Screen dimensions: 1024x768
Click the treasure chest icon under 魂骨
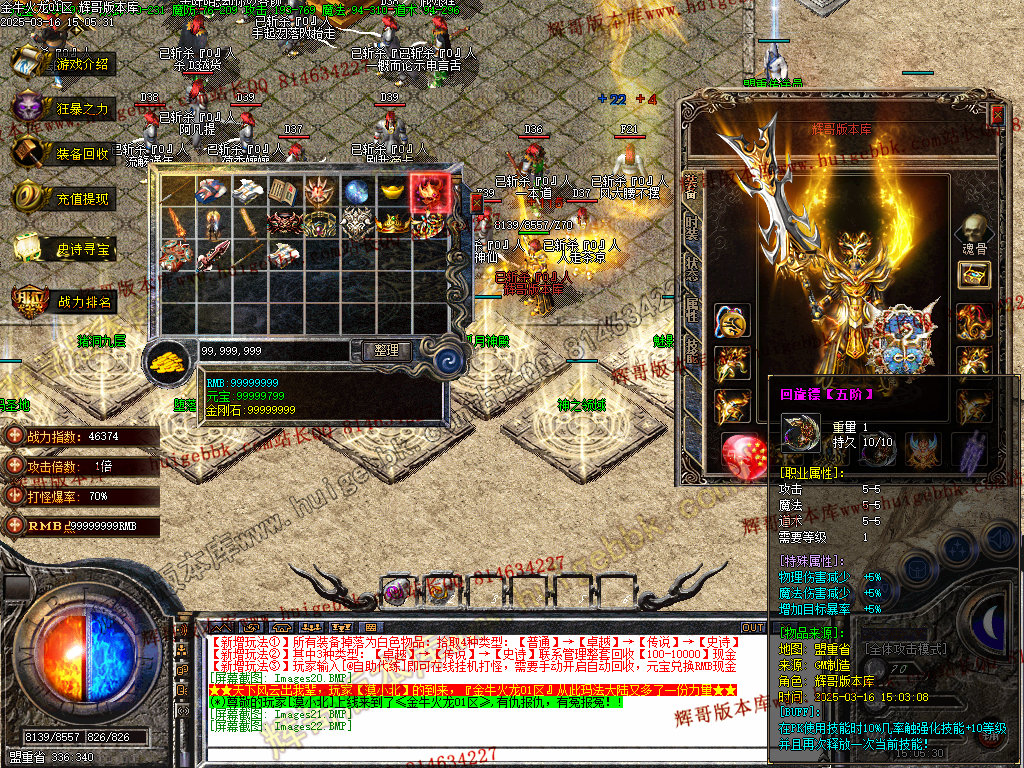(973, 275)
